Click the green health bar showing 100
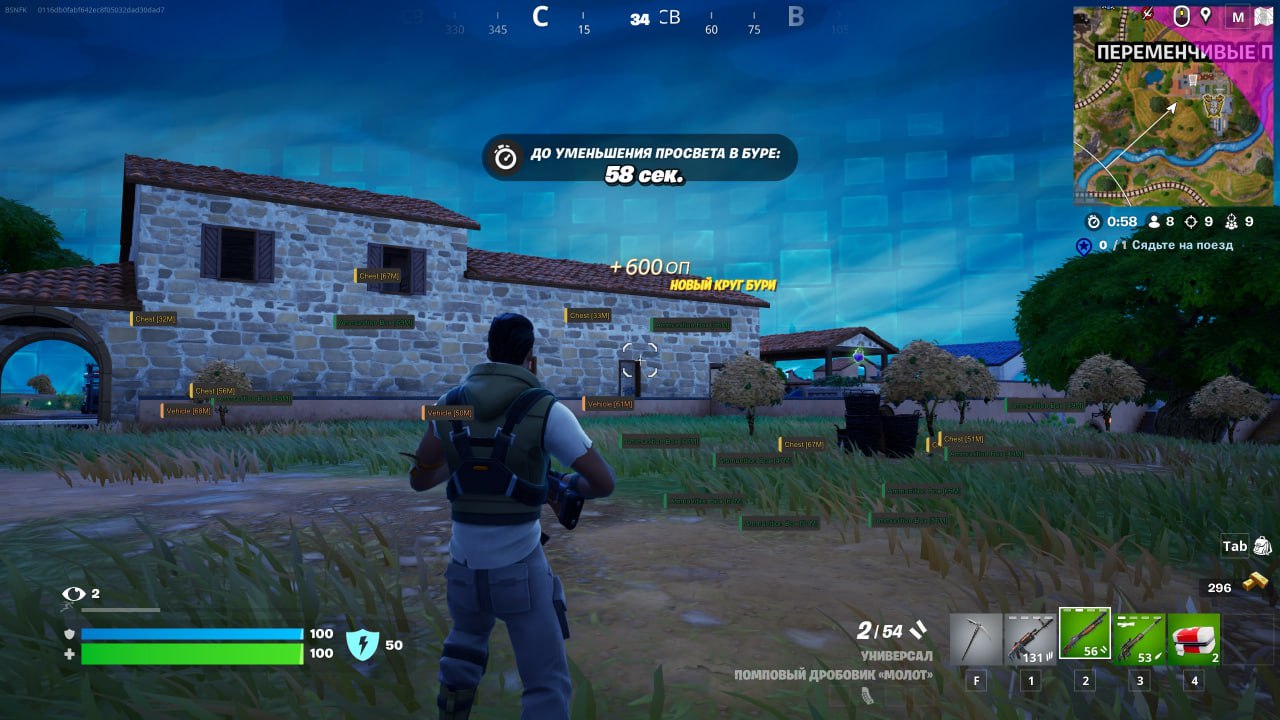This screenshot has height=720, width=1280. click(x=193, y=655)
